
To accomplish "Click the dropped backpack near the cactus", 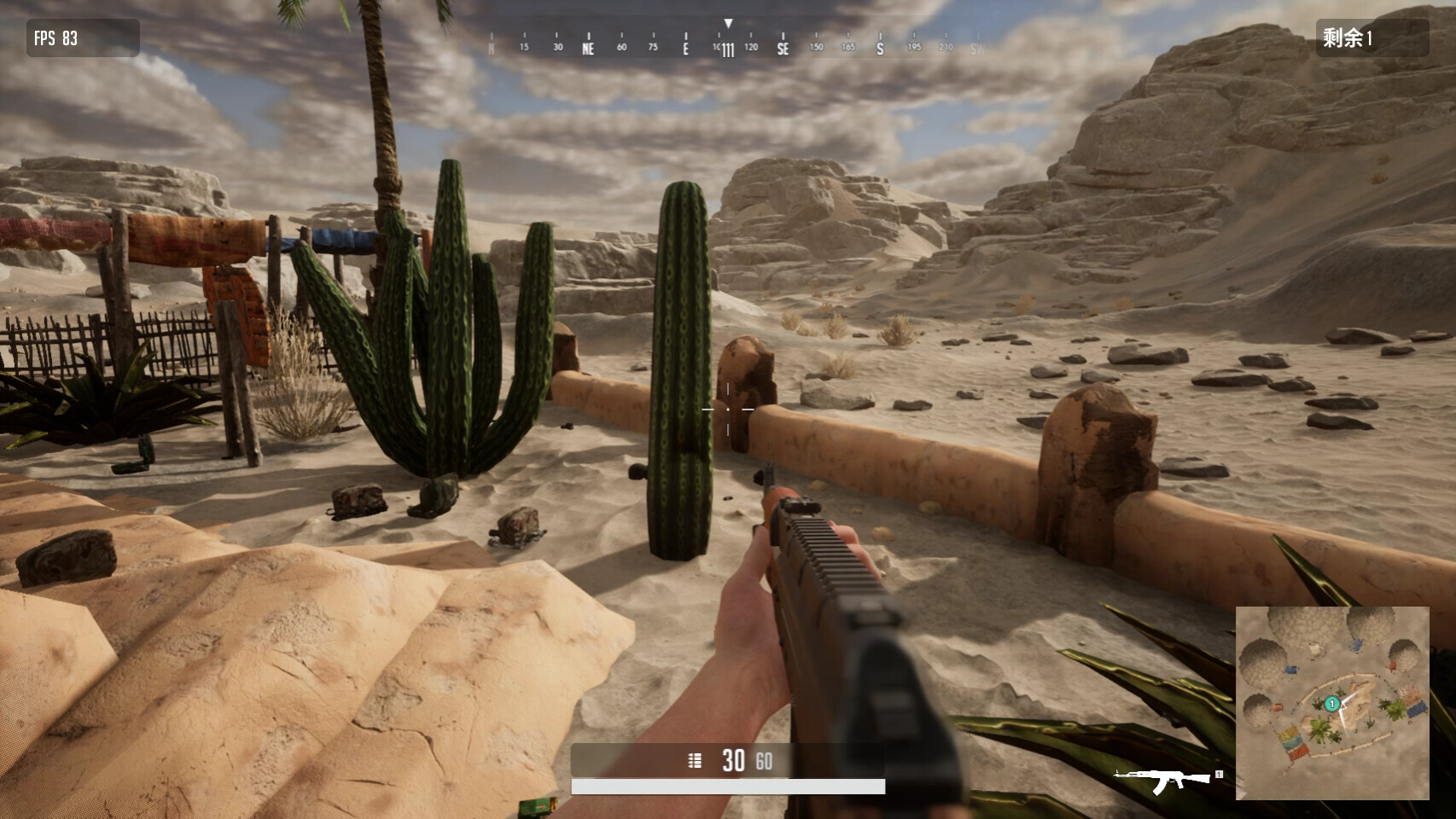I will pos(358,499).
